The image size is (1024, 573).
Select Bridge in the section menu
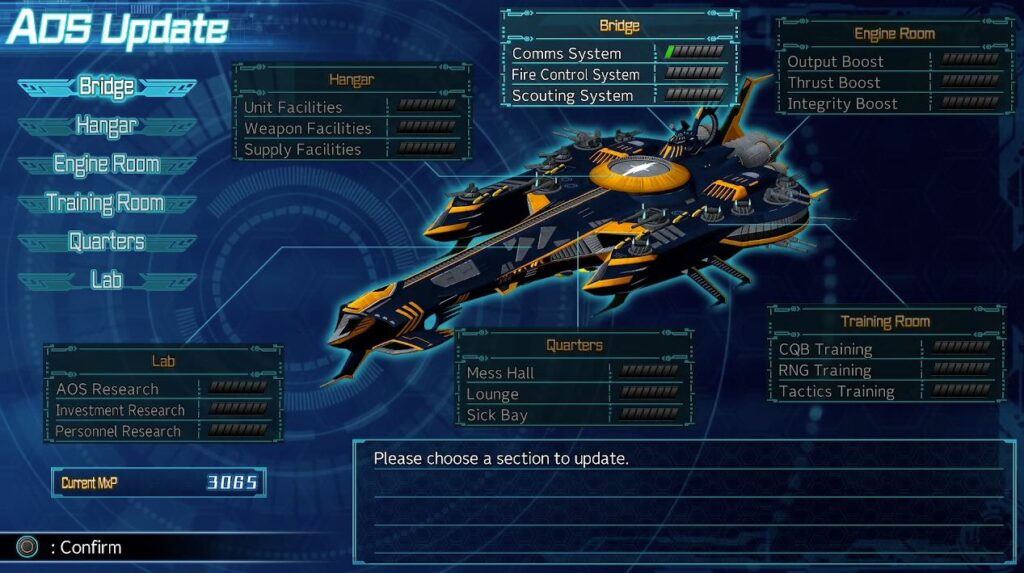coord(106,87)
